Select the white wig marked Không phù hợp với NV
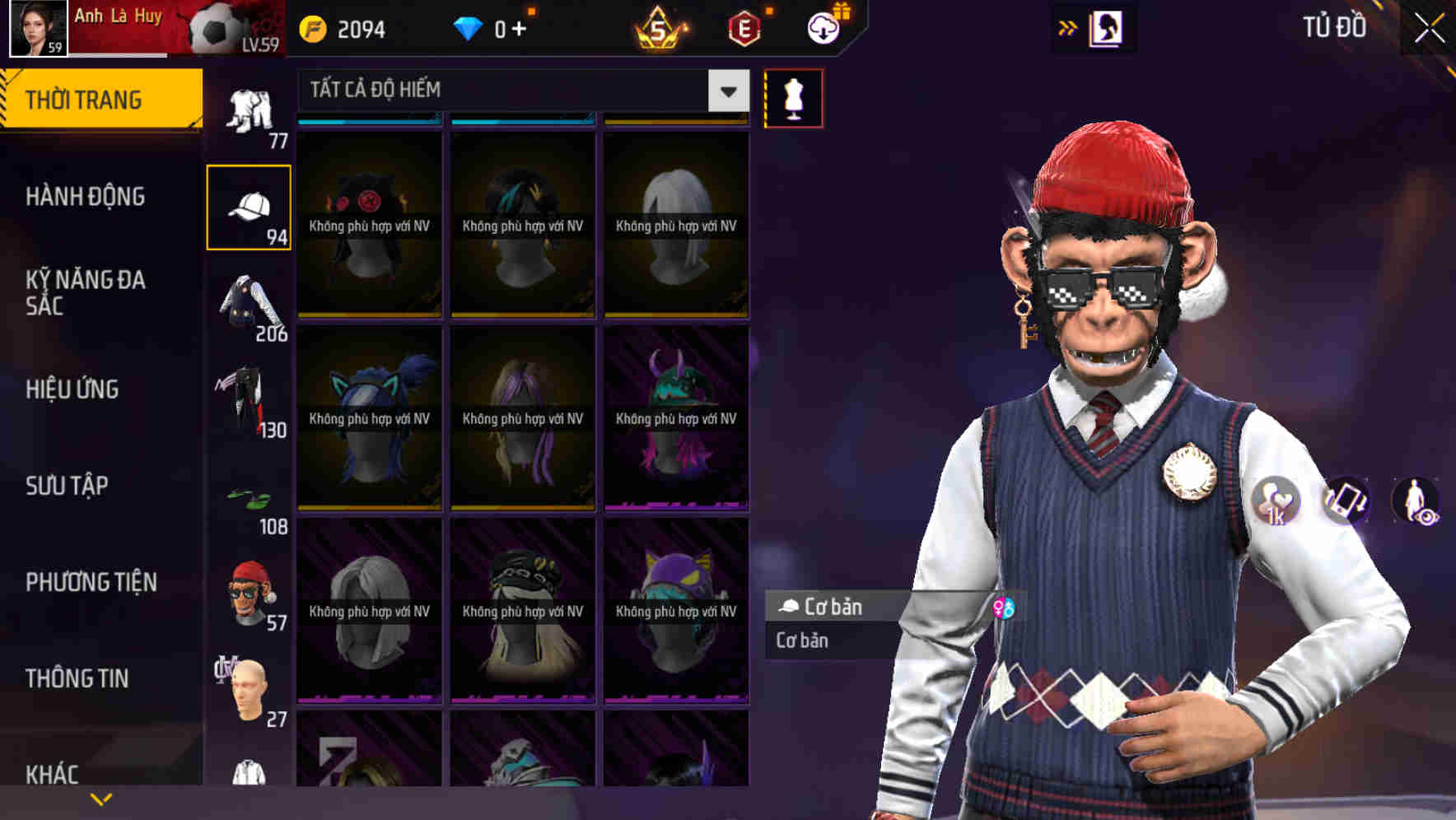Screen dimensions: 1456x820 (x=675, y=222)
